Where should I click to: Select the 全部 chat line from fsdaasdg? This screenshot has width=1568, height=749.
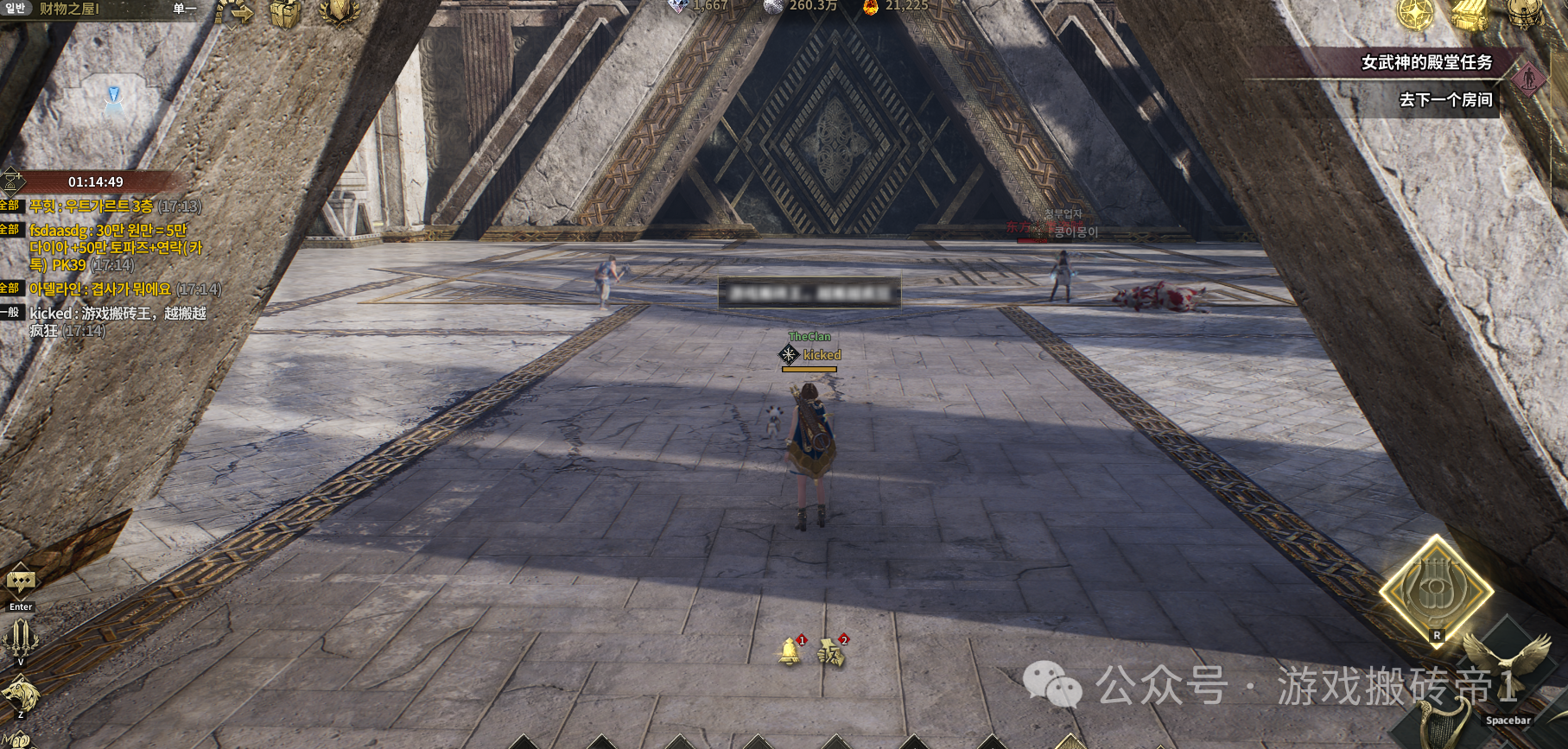pos(108,247)
